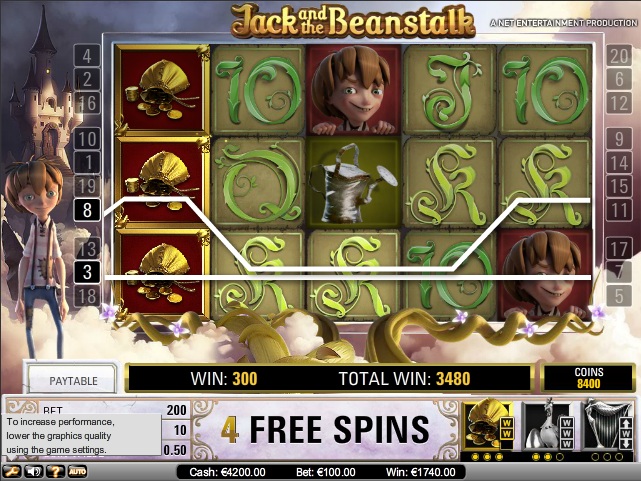Open the Paytable
Viewport: 641px width, 481px height.
click(x=72, y=380)
